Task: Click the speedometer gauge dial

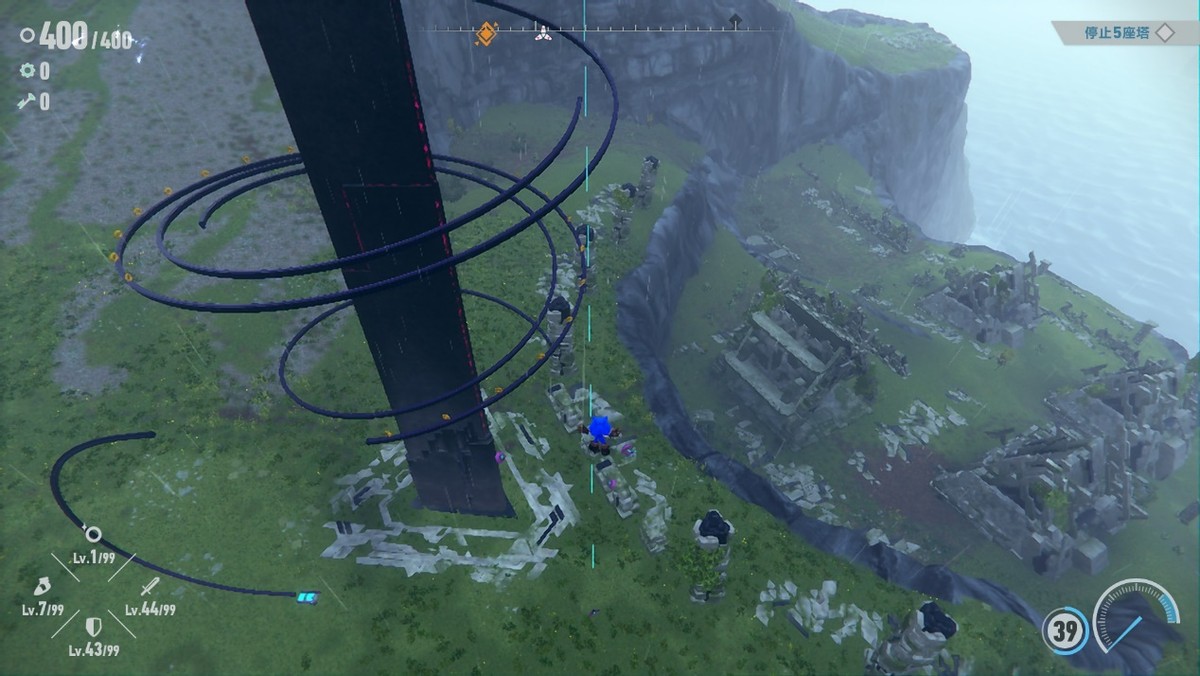Action: click(1136, 620)
